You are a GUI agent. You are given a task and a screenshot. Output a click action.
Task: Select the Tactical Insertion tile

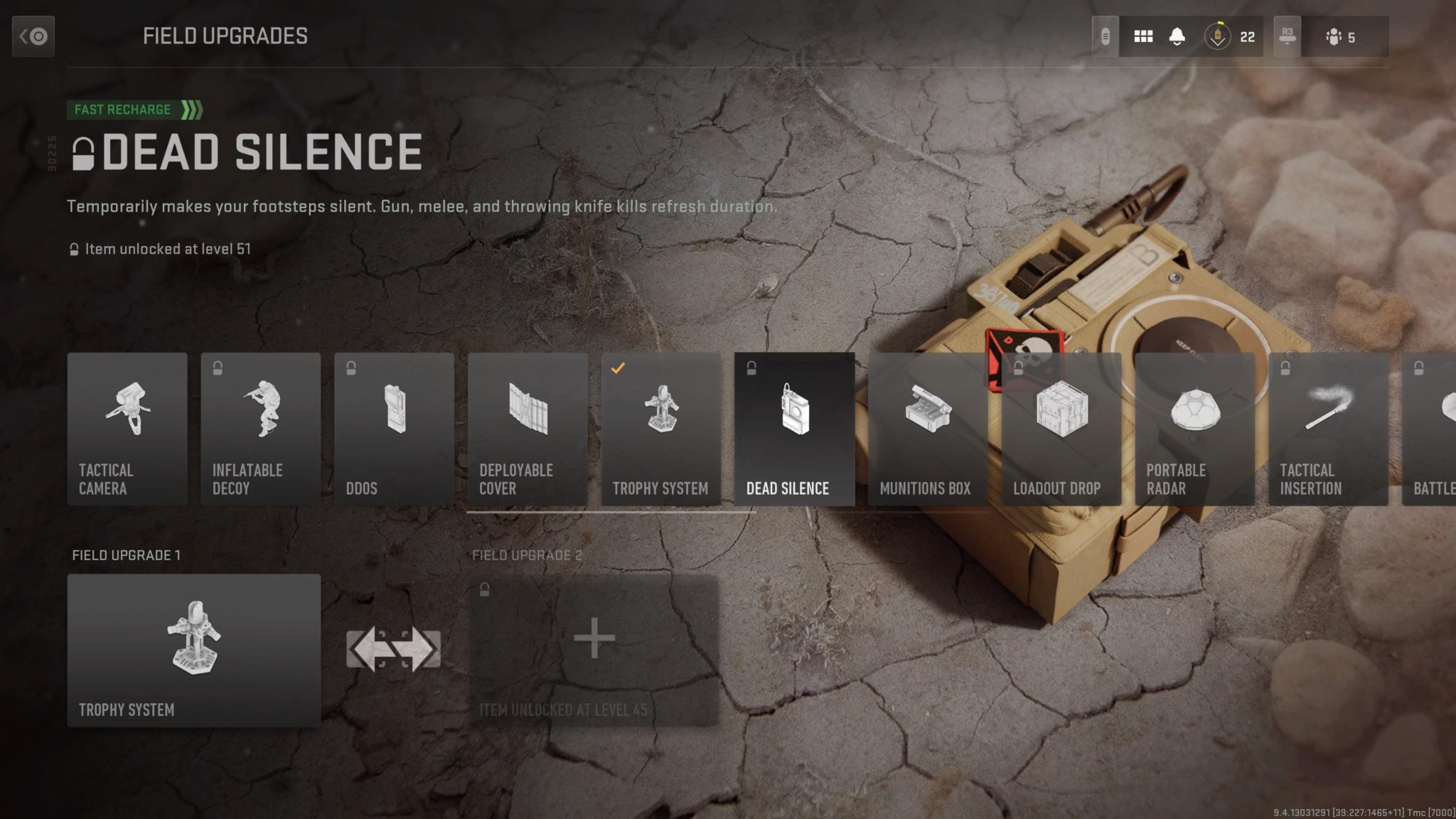click(1328, 429)
